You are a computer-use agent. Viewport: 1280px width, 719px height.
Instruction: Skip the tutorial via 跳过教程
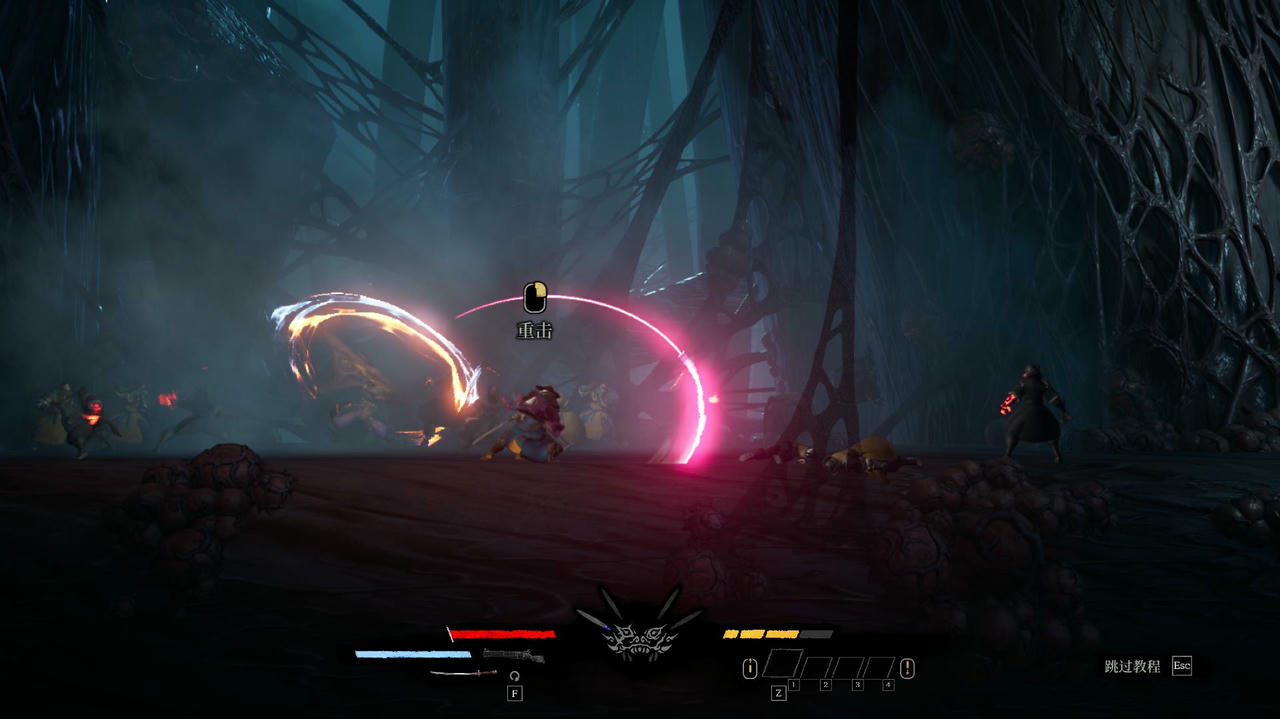point(1133,666)
